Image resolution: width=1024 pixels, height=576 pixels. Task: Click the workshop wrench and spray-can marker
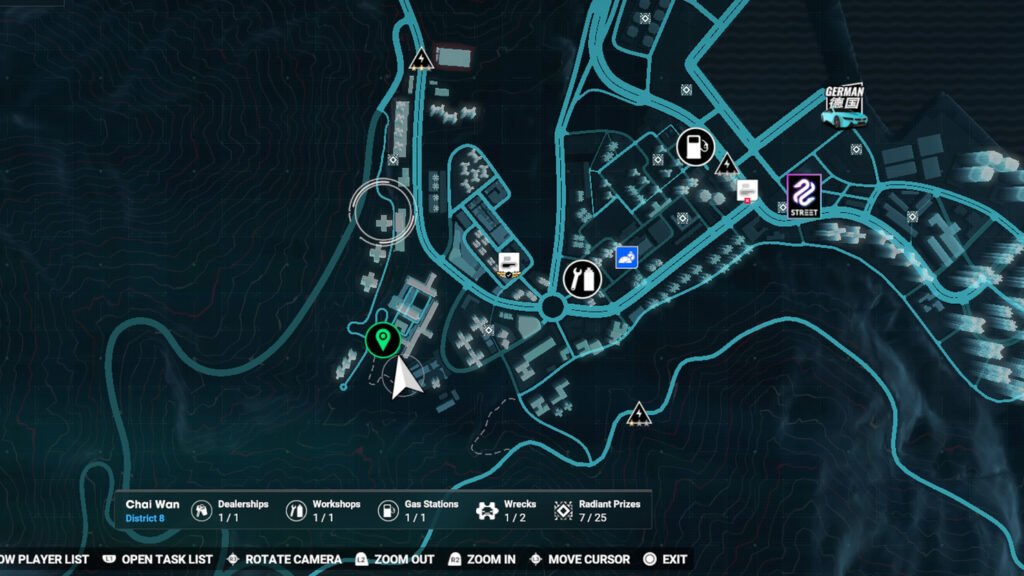tap(581, 277)
